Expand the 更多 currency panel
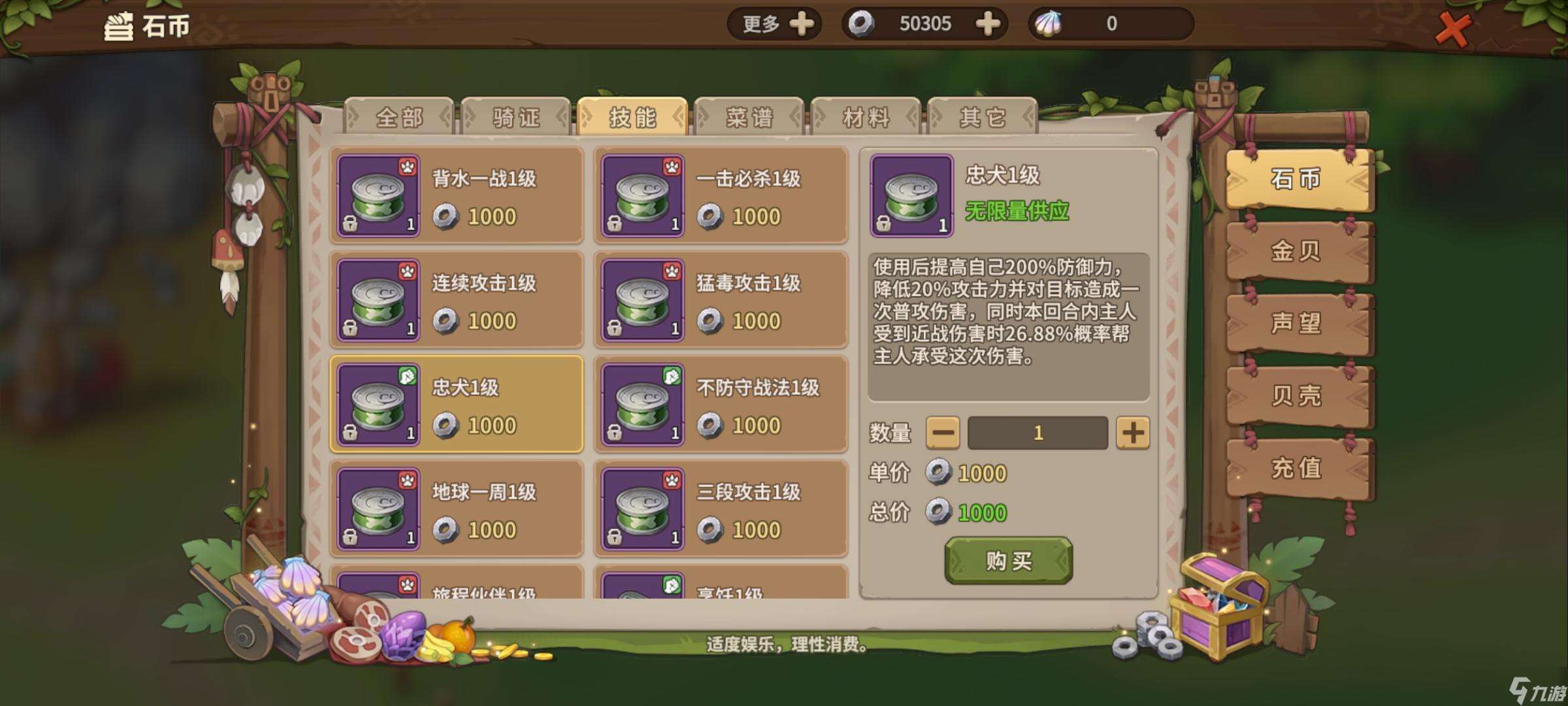This screenshot has width=1568, height=706. pyautogui.click(x=774, y=24)
